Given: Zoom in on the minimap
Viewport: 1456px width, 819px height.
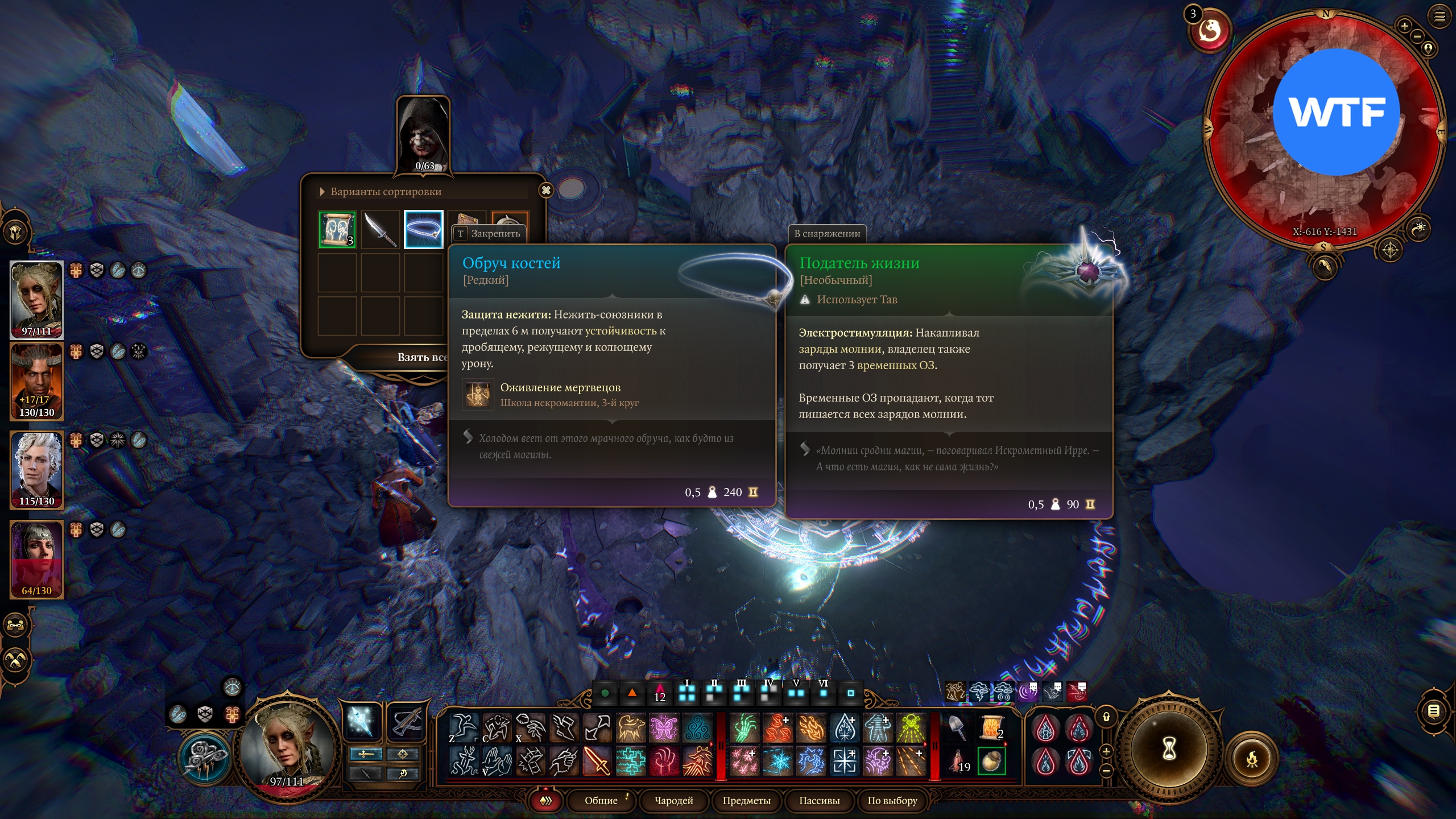Looking at the screenshot, I should pos(1404,26).
